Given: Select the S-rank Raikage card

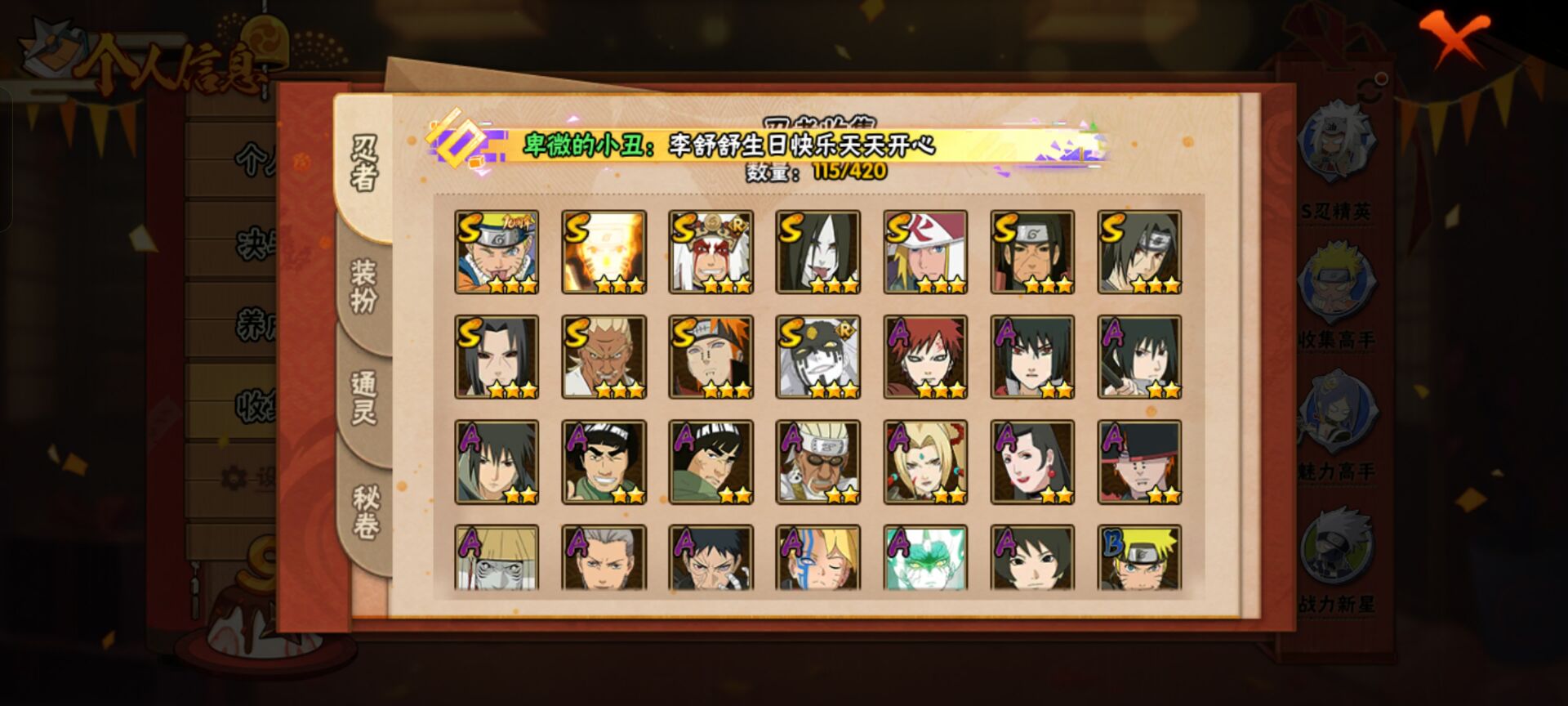Looking at the screenshot, I should point(604,357).
